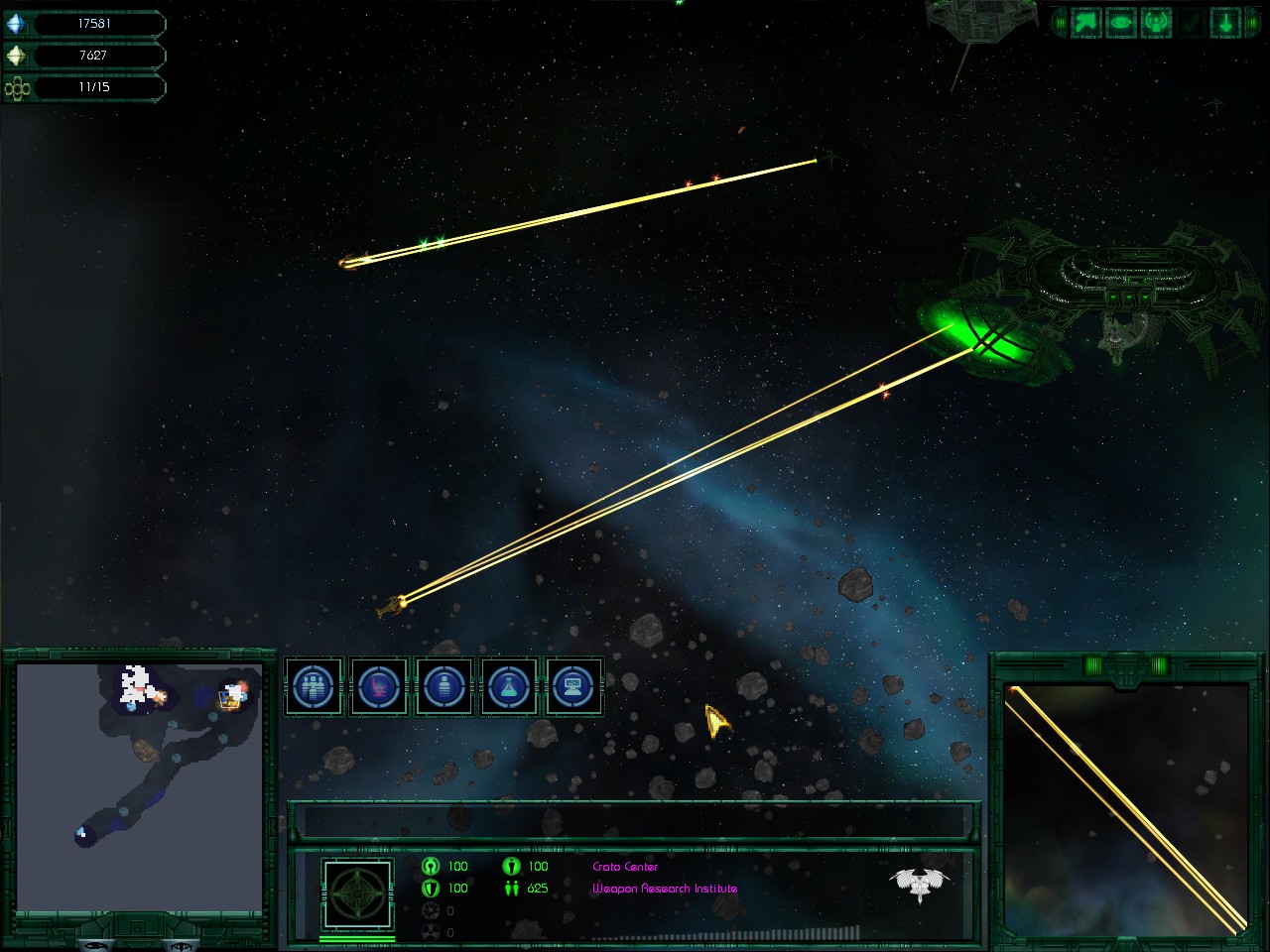
Task: Pick the computer terminal research icon
Action: (x=573, y=686)
